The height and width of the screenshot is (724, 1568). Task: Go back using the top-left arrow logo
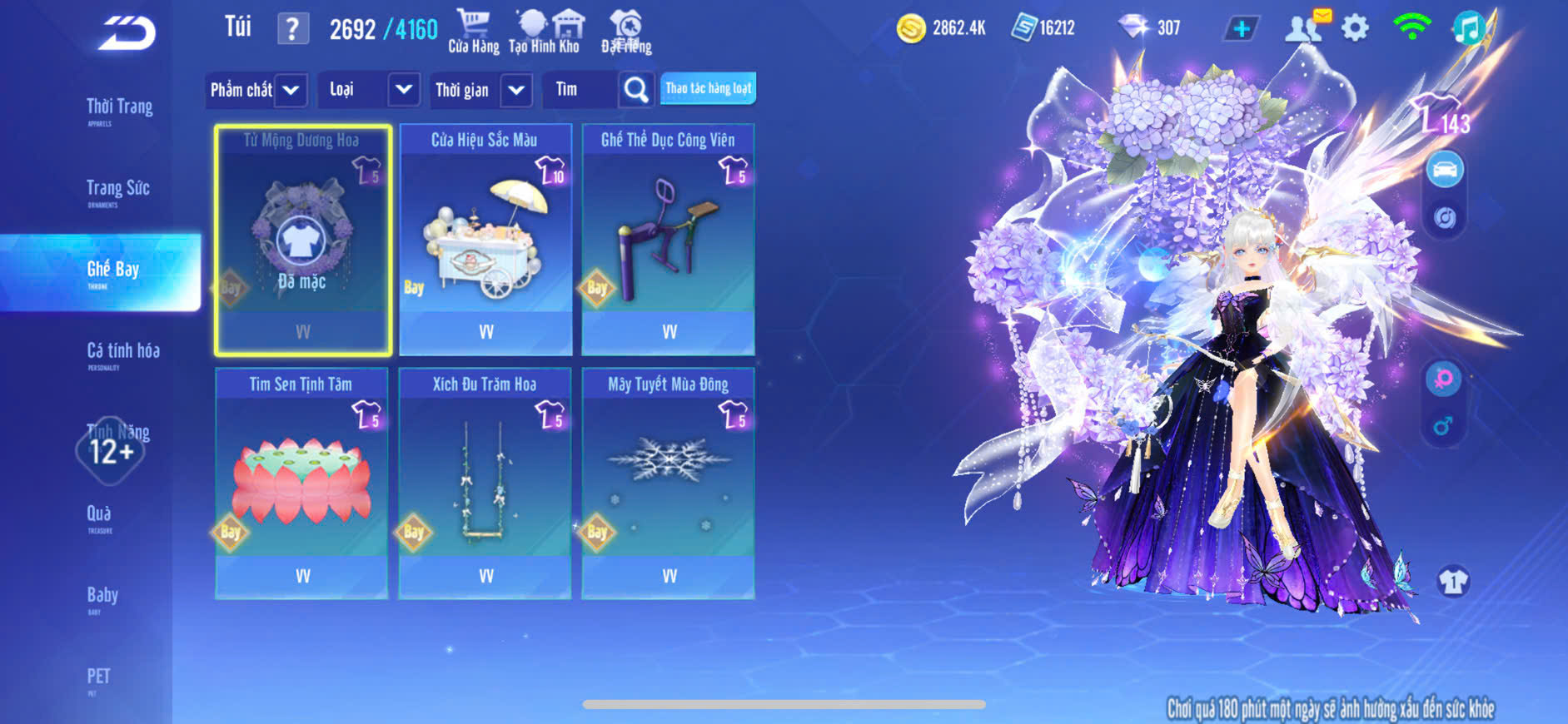coord(127,34)
